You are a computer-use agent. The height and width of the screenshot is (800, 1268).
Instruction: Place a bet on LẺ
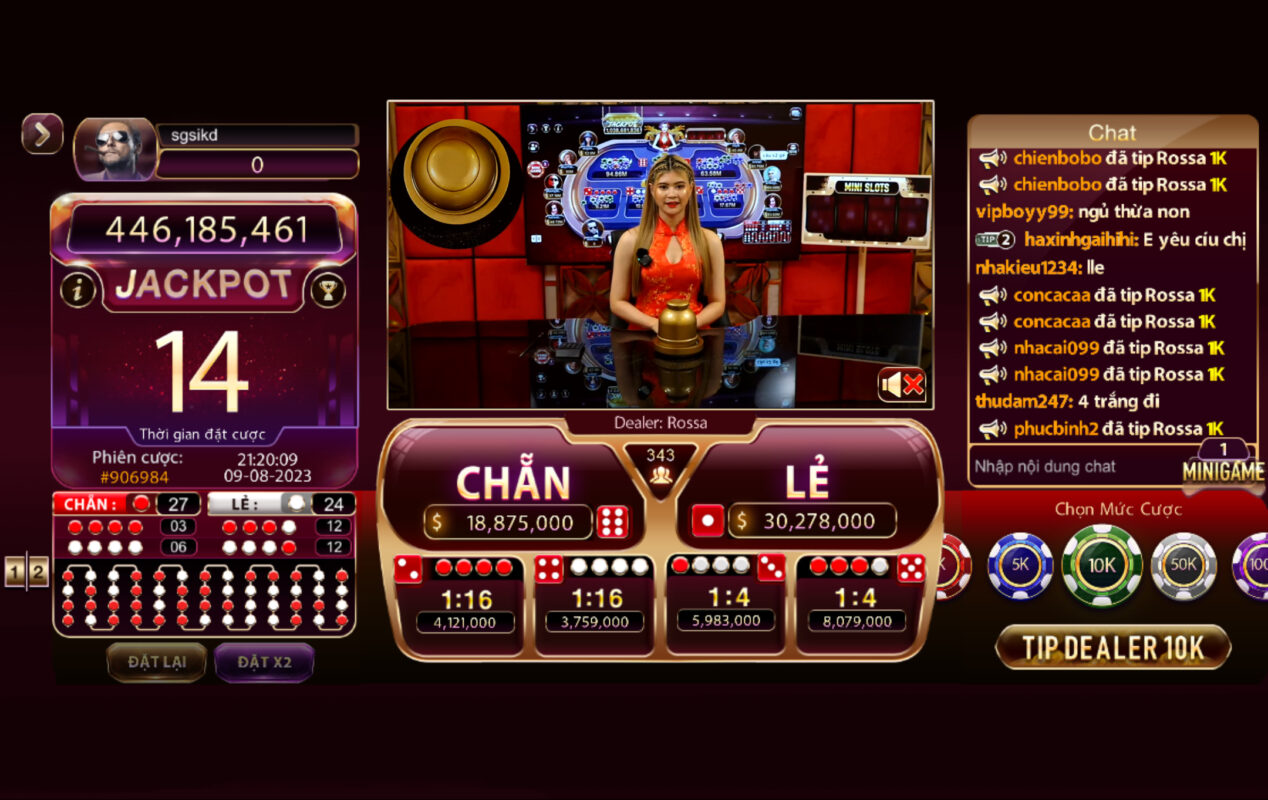pos(806,483)
